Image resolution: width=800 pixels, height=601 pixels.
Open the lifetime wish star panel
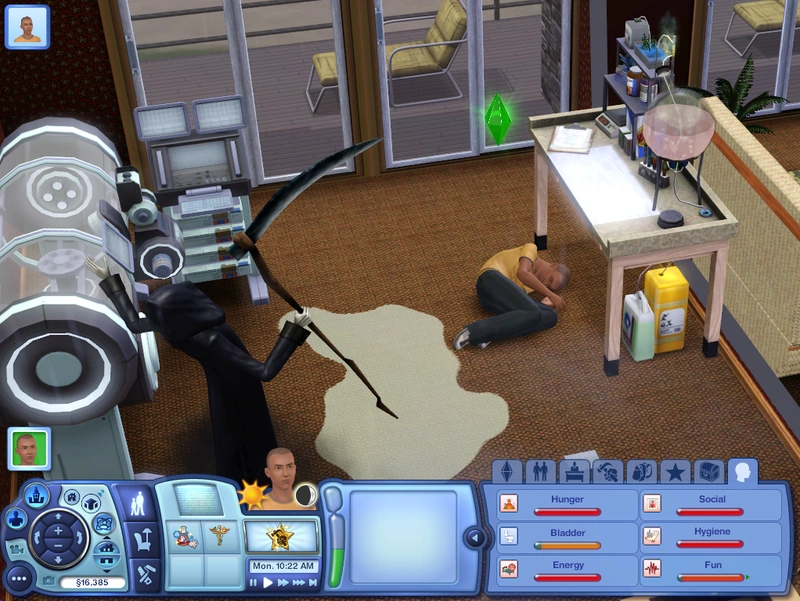coord(281,537)
